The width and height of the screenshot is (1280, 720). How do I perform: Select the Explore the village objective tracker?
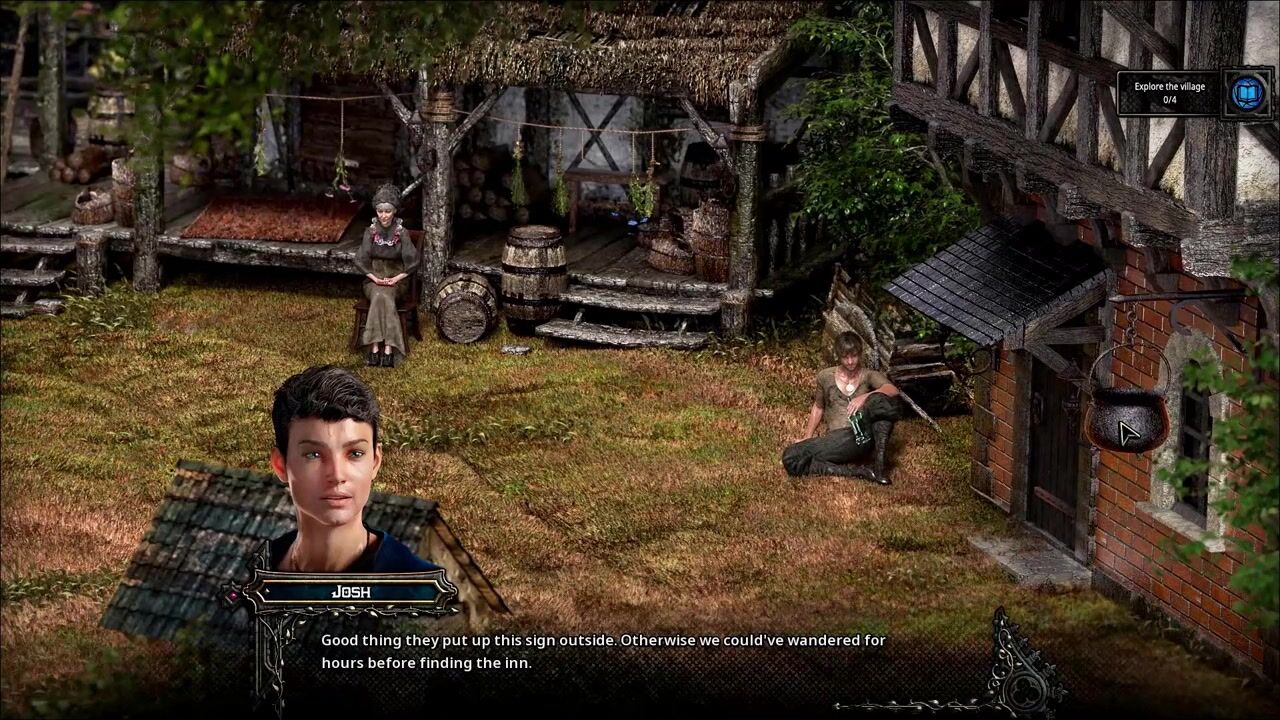[1169, 93]
